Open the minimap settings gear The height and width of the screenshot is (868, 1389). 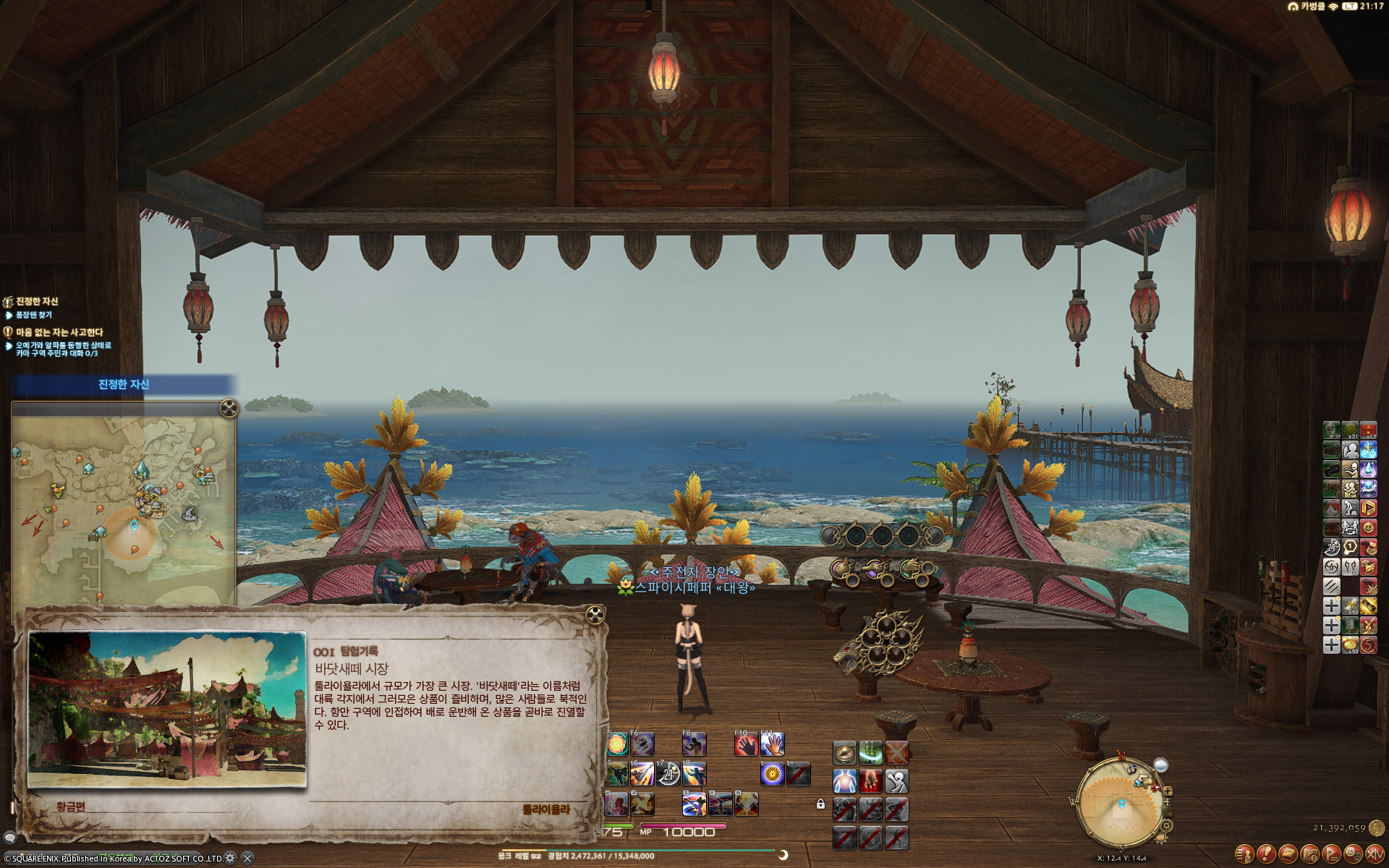click(1166, 825)
